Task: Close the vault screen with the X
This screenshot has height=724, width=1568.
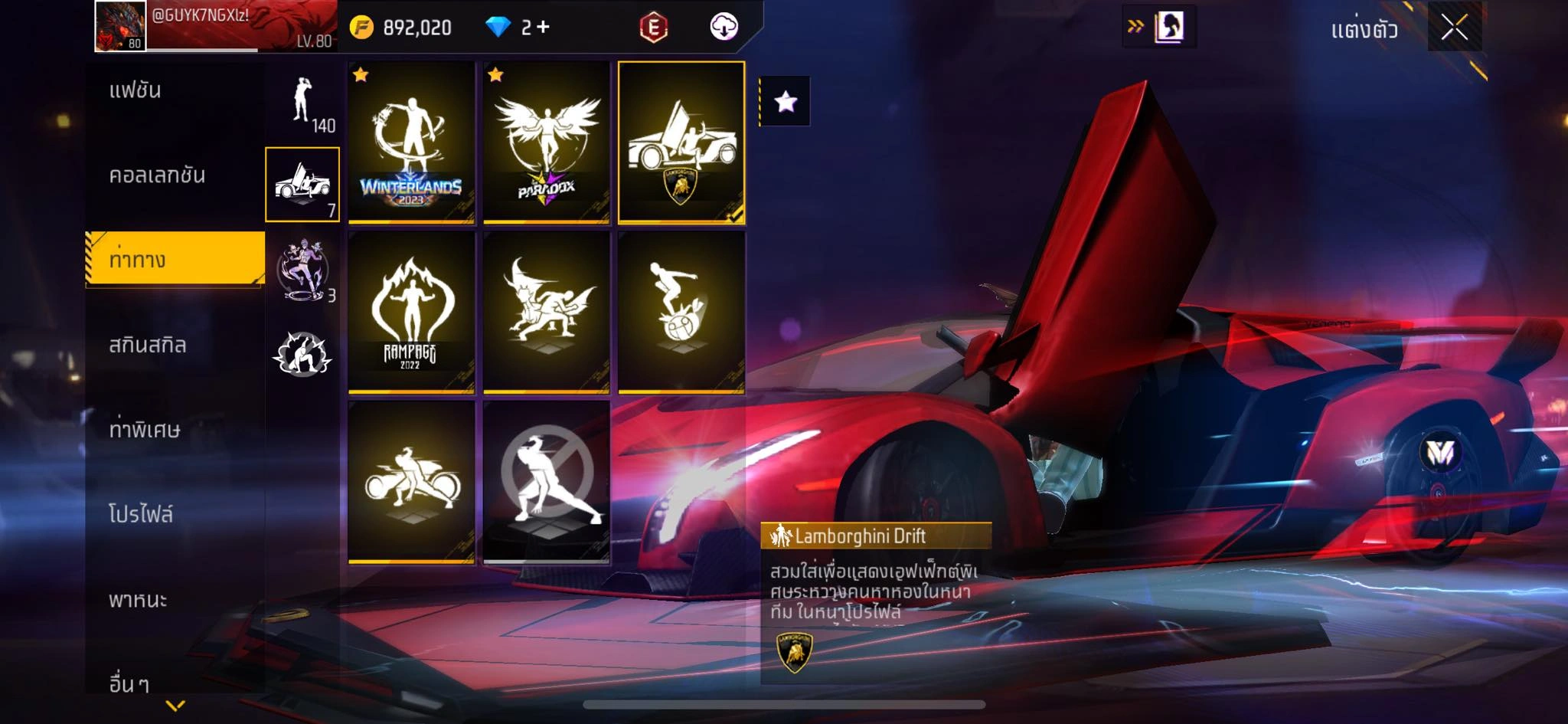Action: pos(1454,28)
